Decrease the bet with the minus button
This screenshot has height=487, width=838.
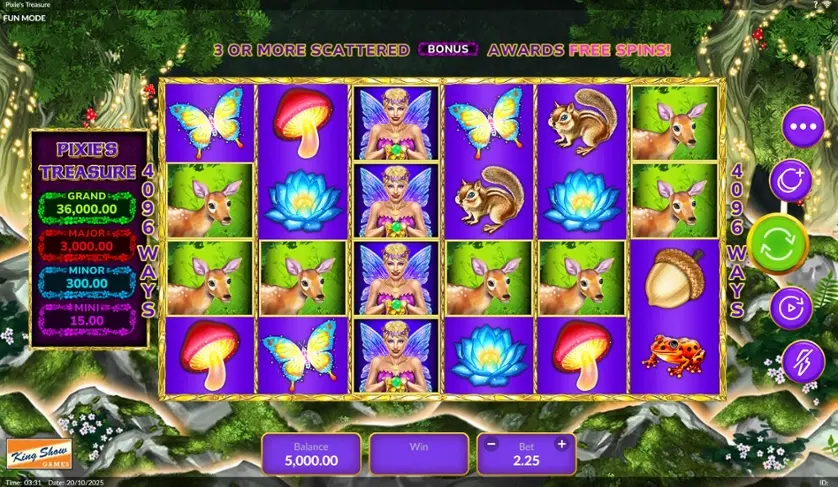click(492, 444)
